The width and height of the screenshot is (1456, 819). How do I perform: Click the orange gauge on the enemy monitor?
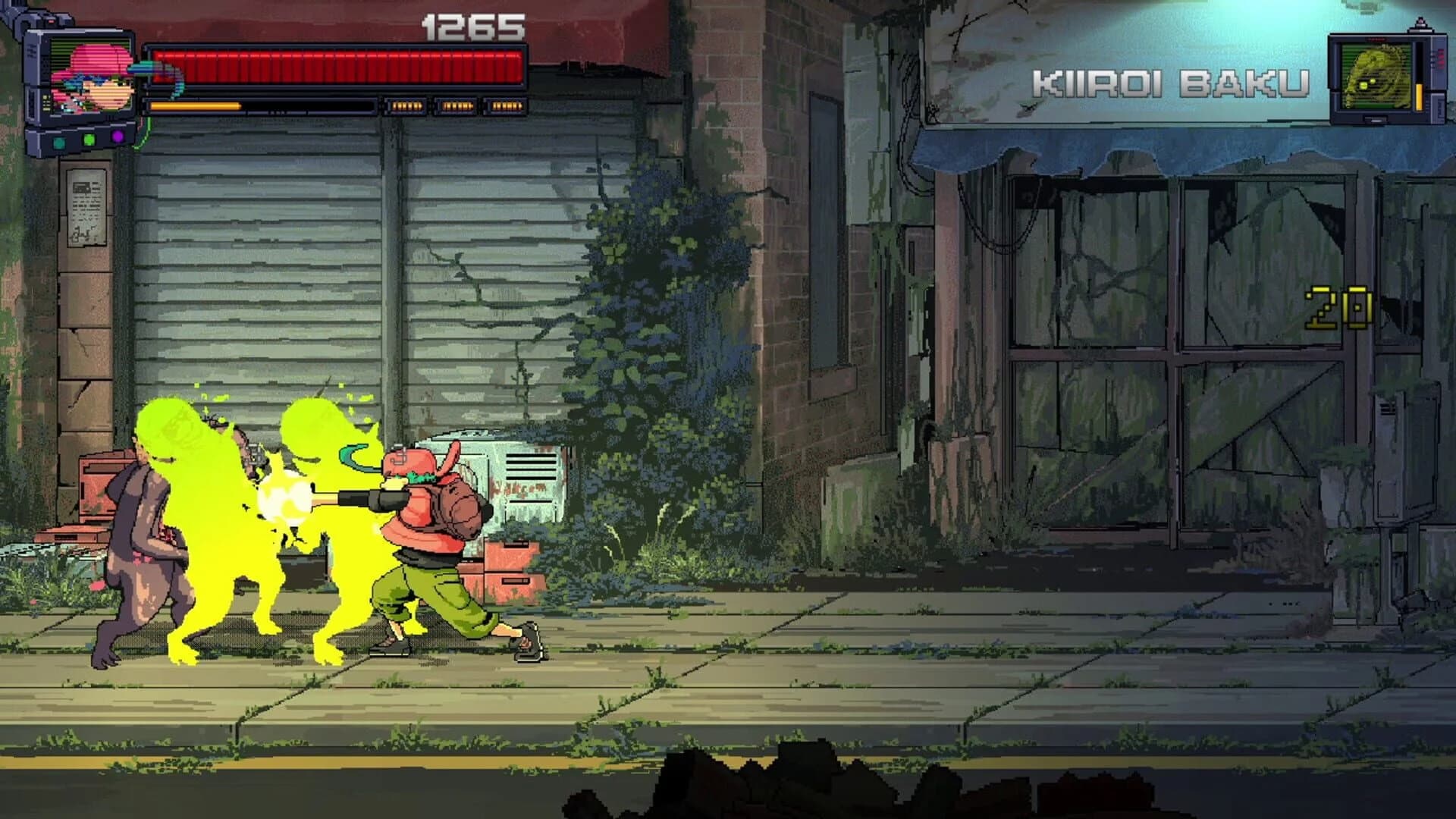click(1419, 96)
